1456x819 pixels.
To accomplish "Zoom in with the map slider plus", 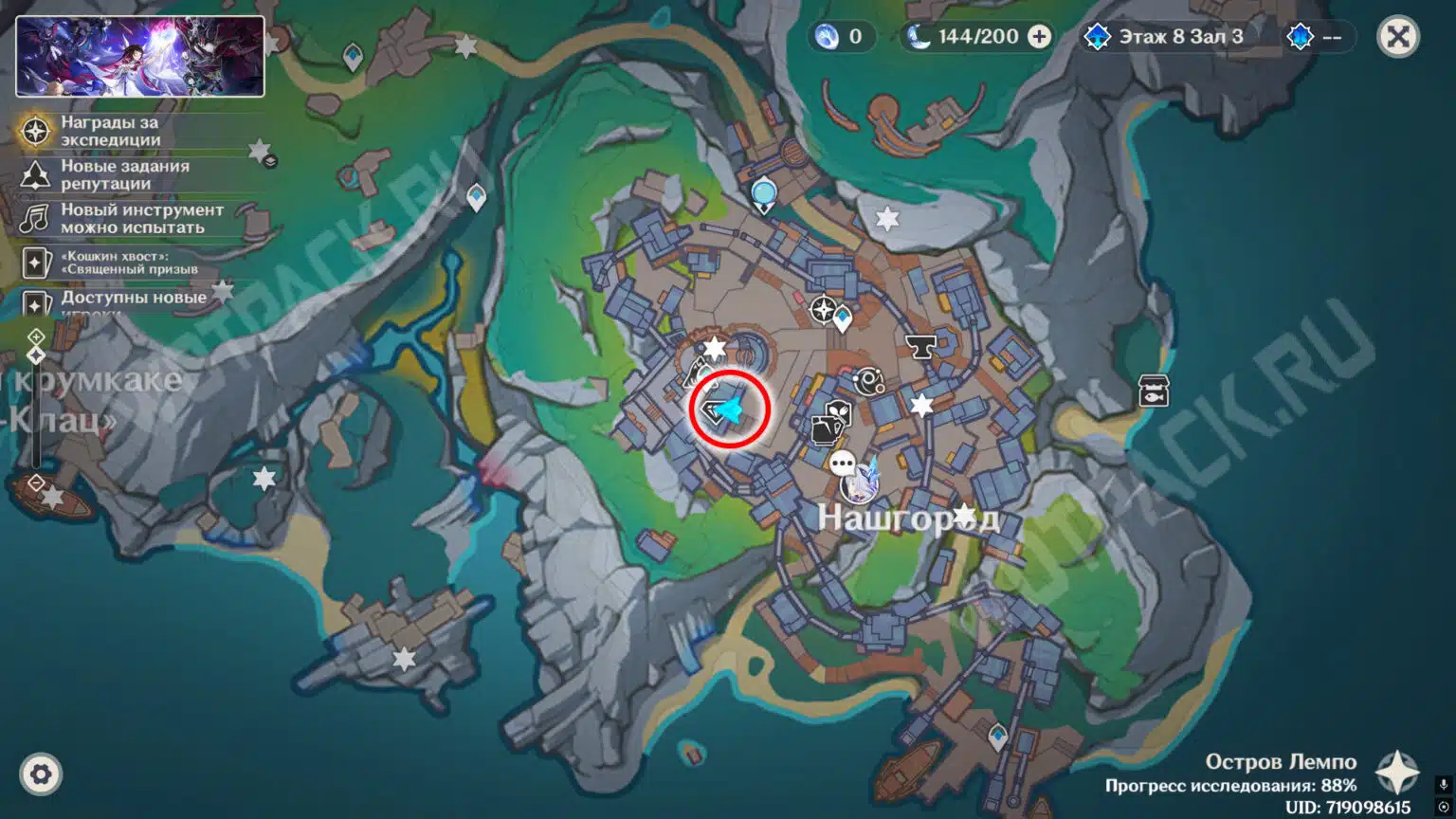I will click(36, 337).
